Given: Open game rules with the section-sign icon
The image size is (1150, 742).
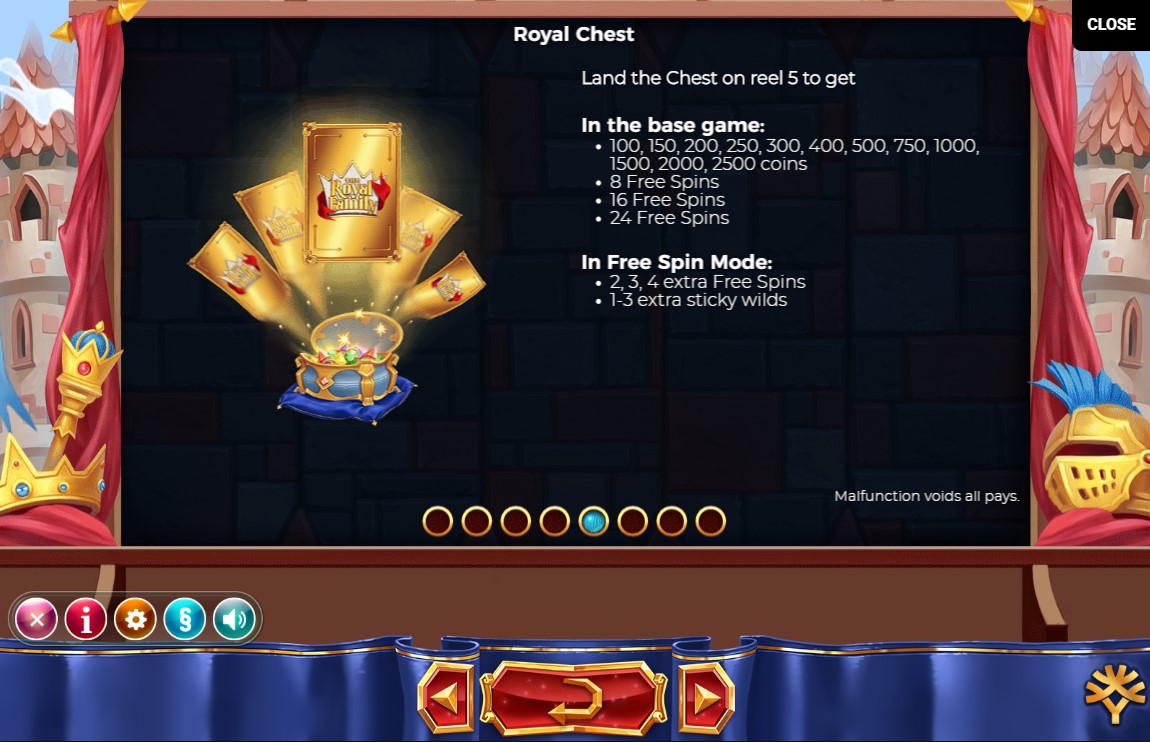Looking at the screenshot, I should (184, 620).
